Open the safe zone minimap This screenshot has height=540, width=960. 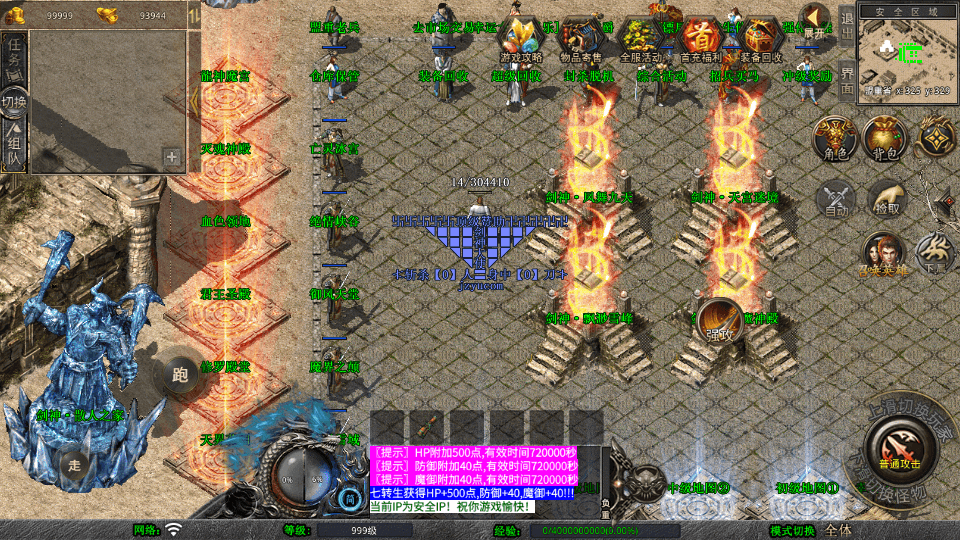point(908,52)
